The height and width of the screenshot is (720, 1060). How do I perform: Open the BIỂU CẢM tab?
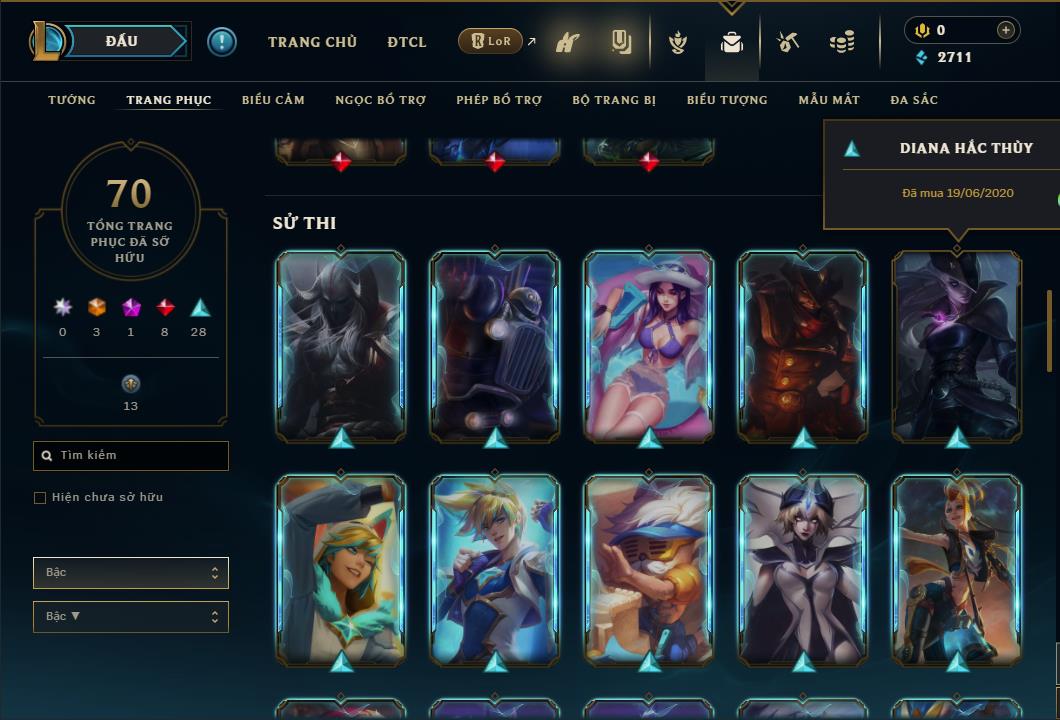(273, 100)
